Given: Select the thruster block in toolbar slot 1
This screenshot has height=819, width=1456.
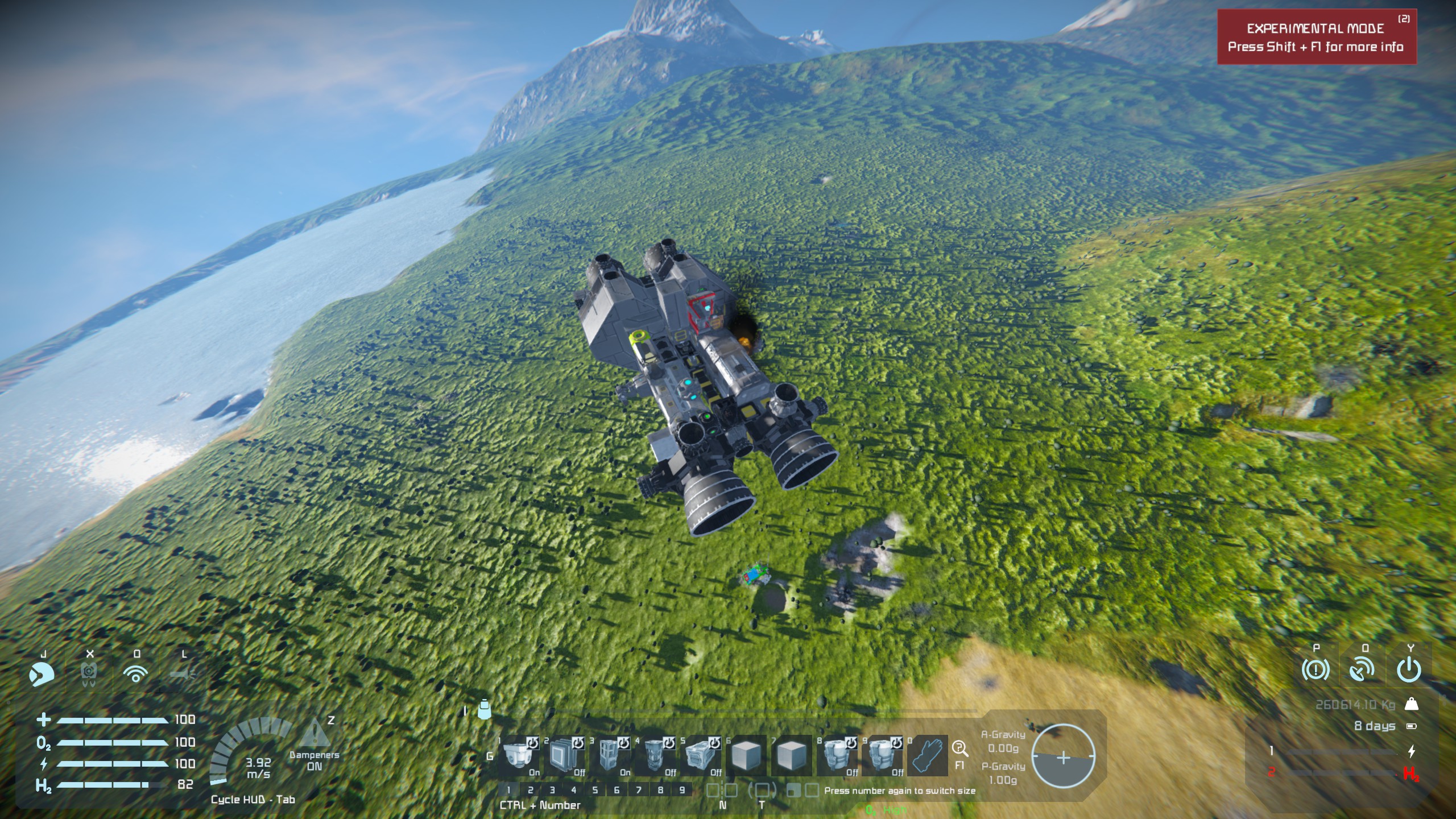Looking at the screenshot, I should pyautogui.click(x=518, y=755).
